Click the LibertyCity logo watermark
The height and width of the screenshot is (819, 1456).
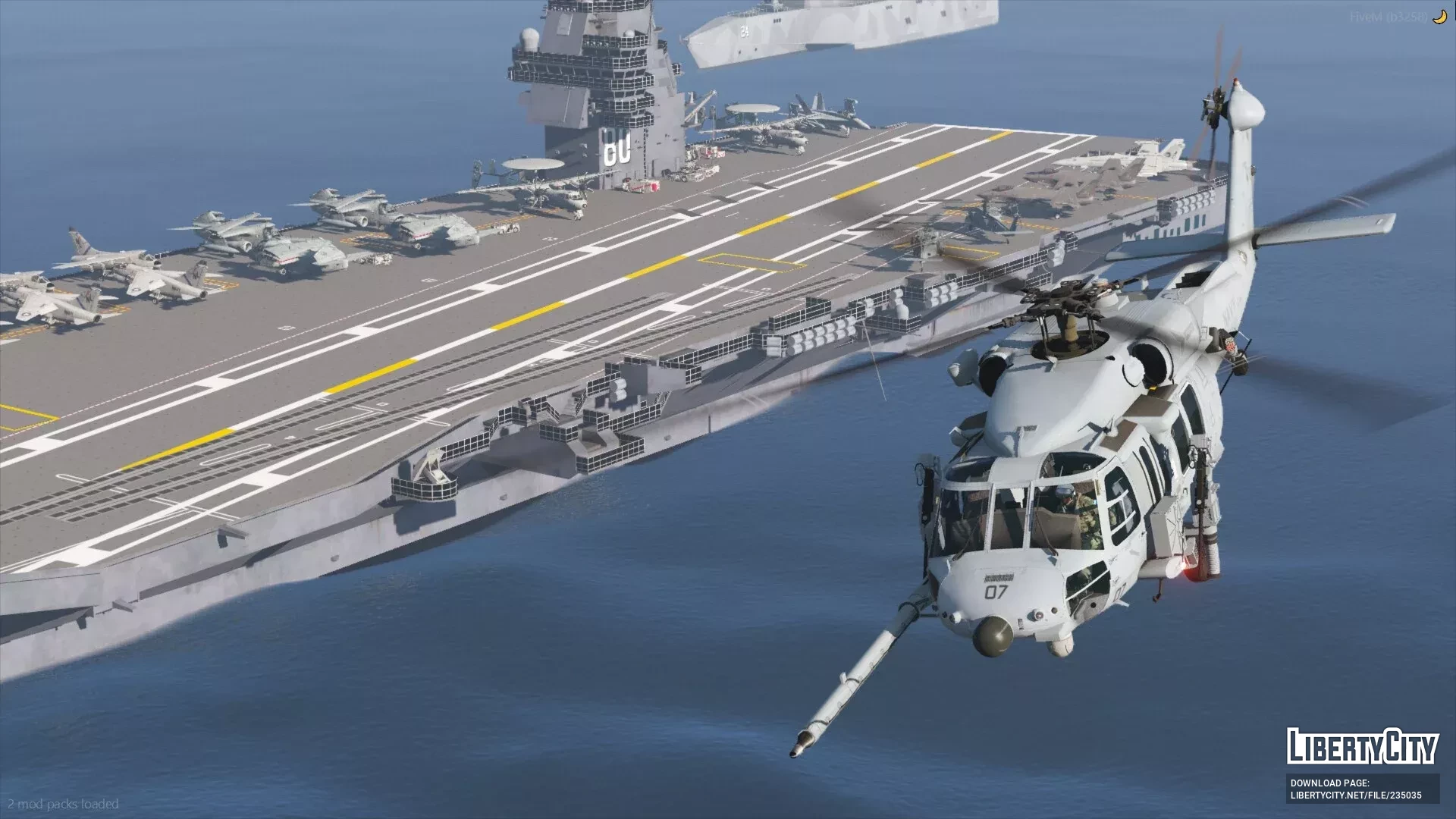(1362, 746)
